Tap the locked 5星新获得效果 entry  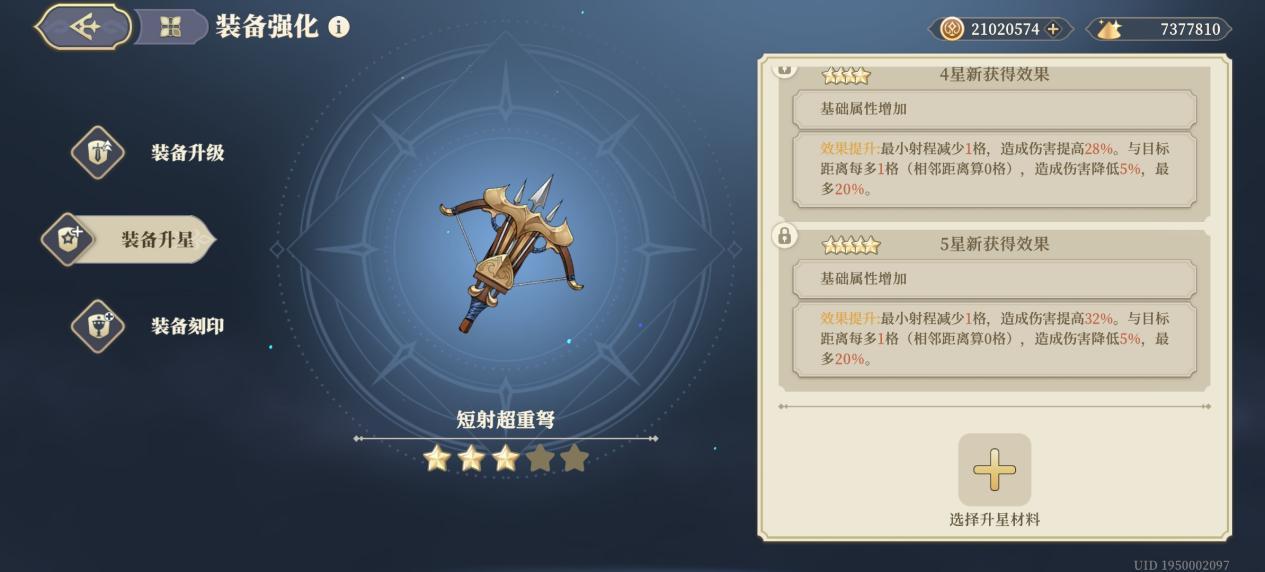(994, 245)
